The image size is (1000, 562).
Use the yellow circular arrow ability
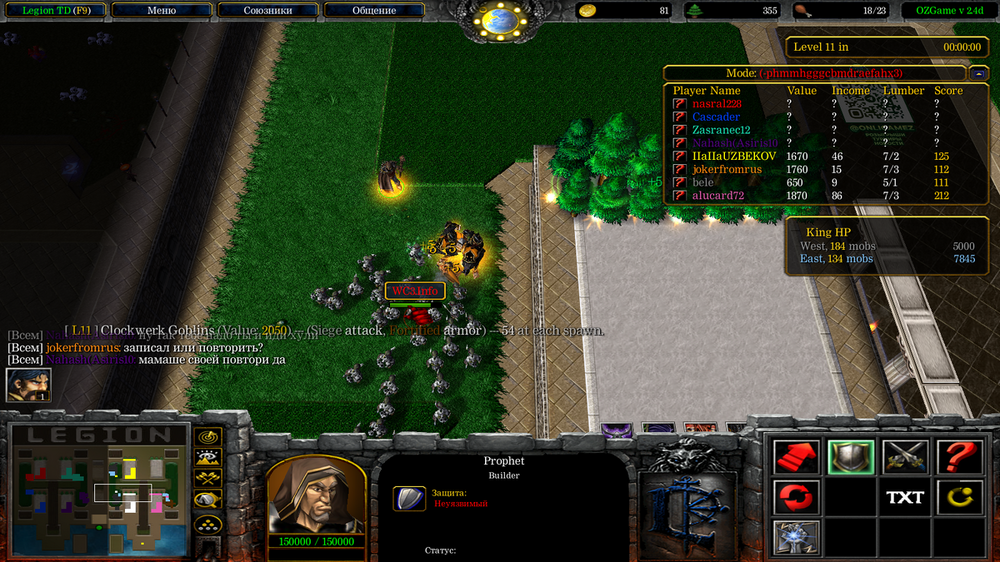959,497
